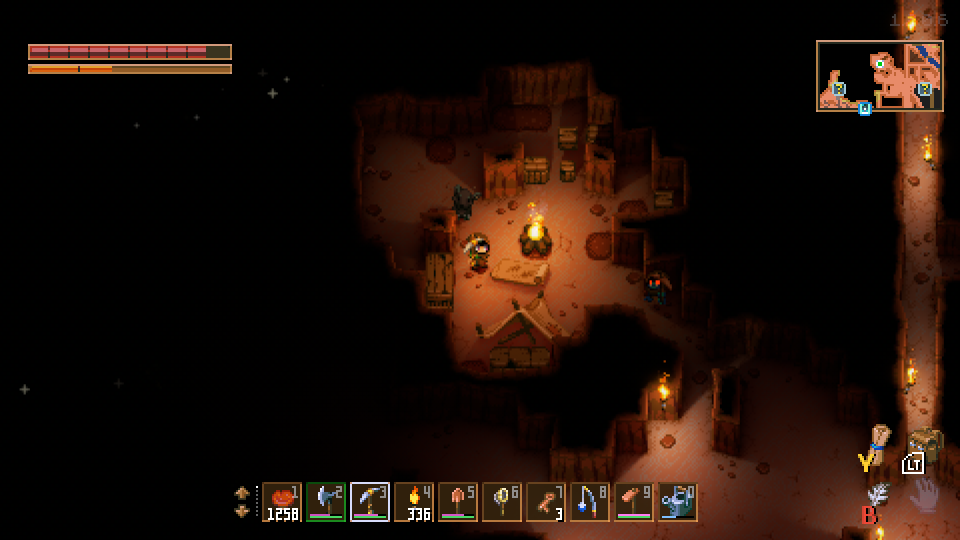Equip the copper shovel slot
The width and height of the screenshot is (960, 540).
click(x=458, y=502)
